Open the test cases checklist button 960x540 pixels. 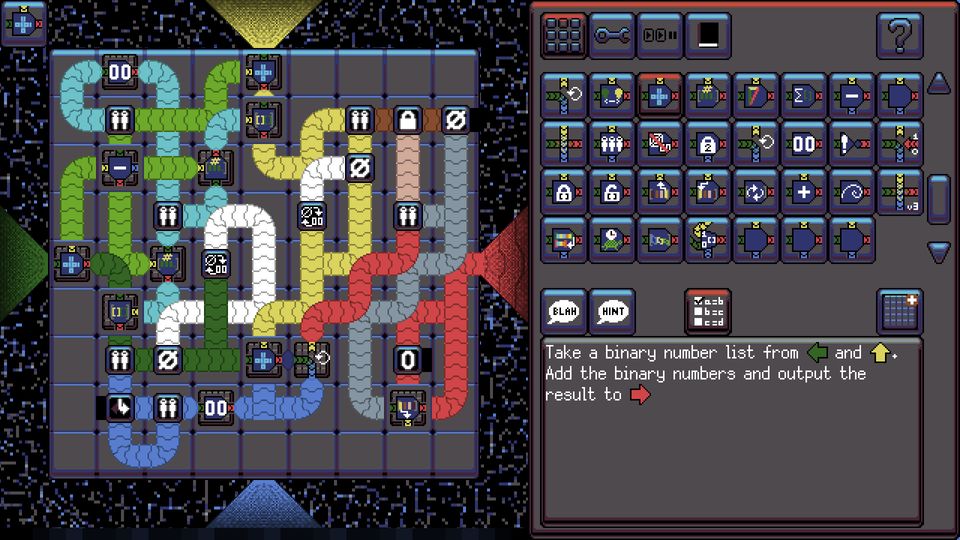coord(708,311)
